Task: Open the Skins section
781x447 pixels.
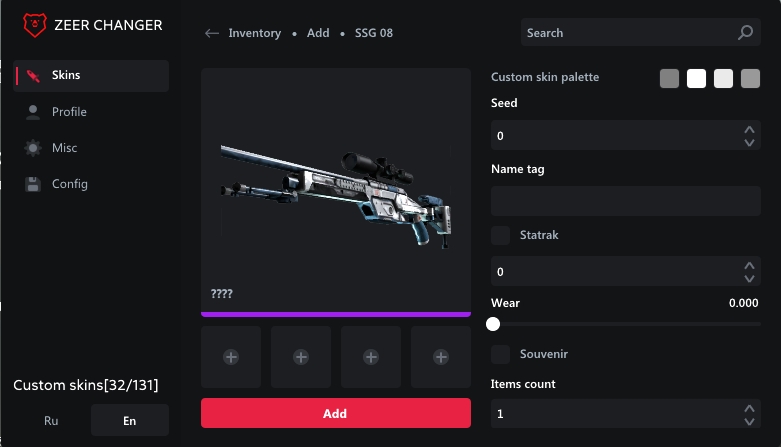Action: (x=90, y=76)
